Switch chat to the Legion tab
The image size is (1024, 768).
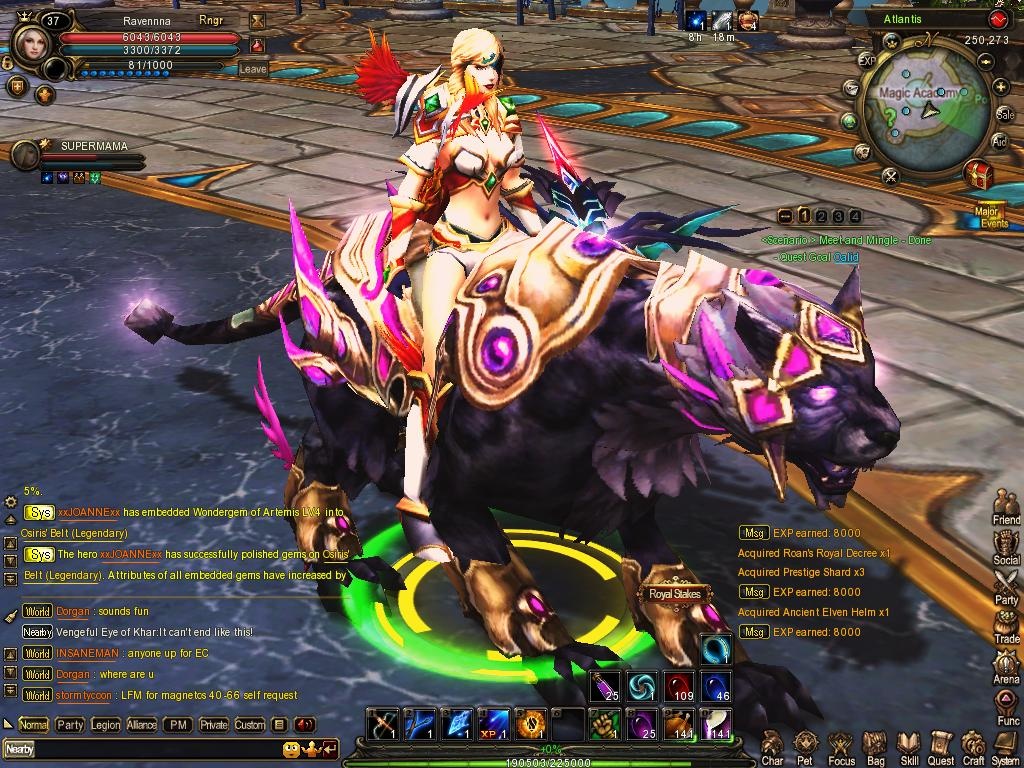[105, 725]
